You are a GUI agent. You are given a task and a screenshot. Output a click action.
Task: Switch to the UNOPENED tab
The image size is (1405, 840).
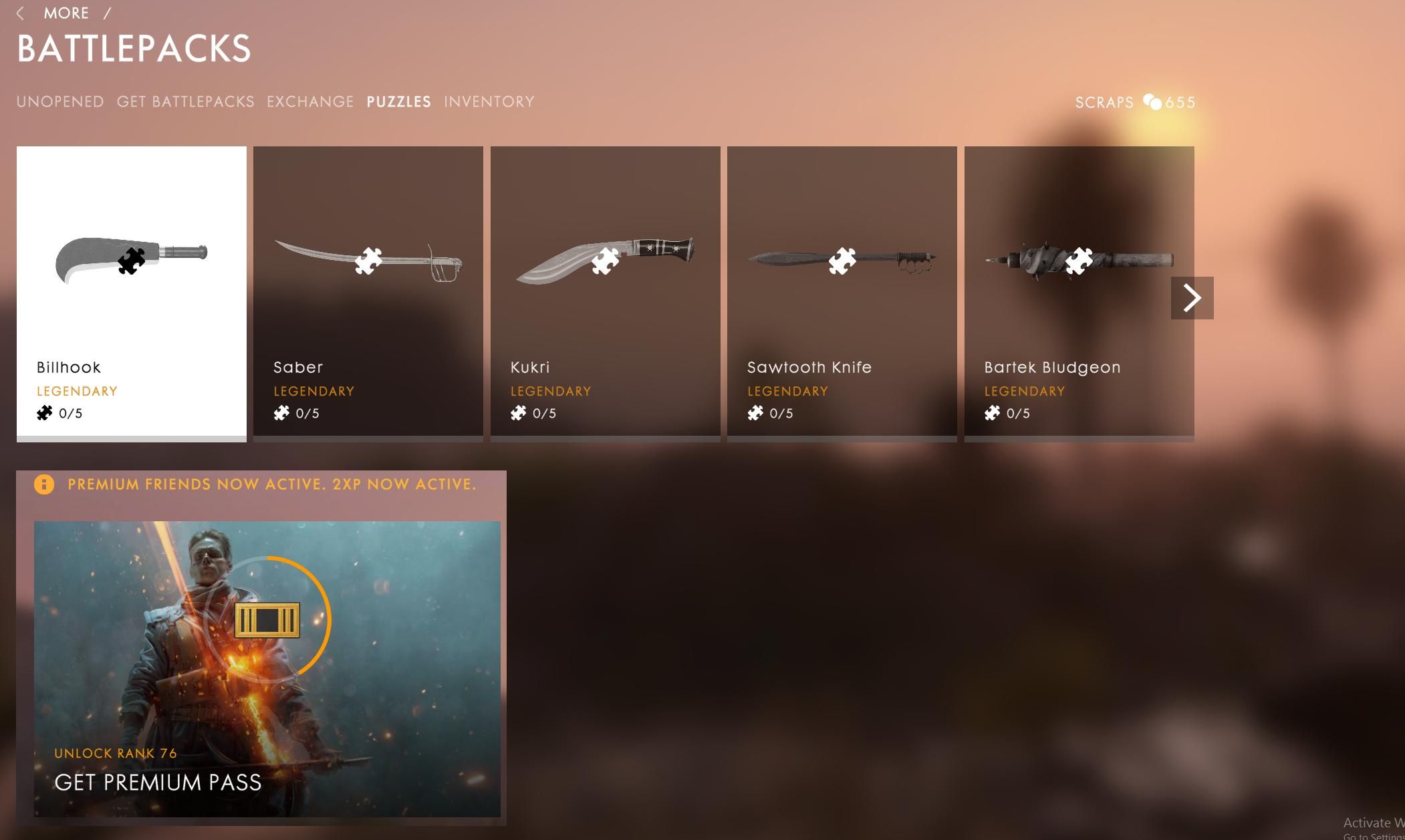(x=59, y=102)
